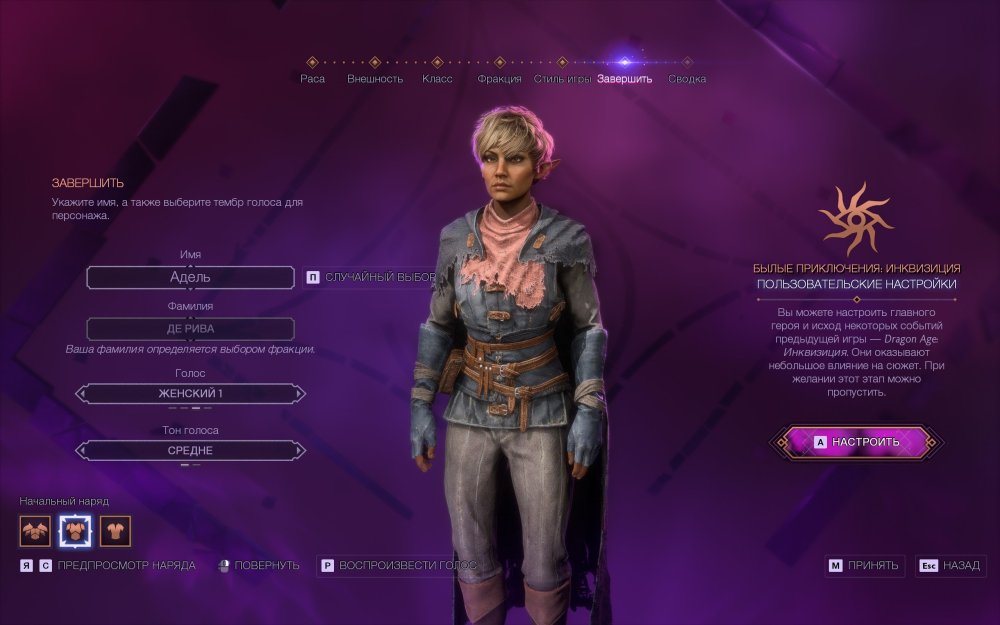Select the Фракция tab
This screenshot has height=625, width=1000.
tap(499, 78)
